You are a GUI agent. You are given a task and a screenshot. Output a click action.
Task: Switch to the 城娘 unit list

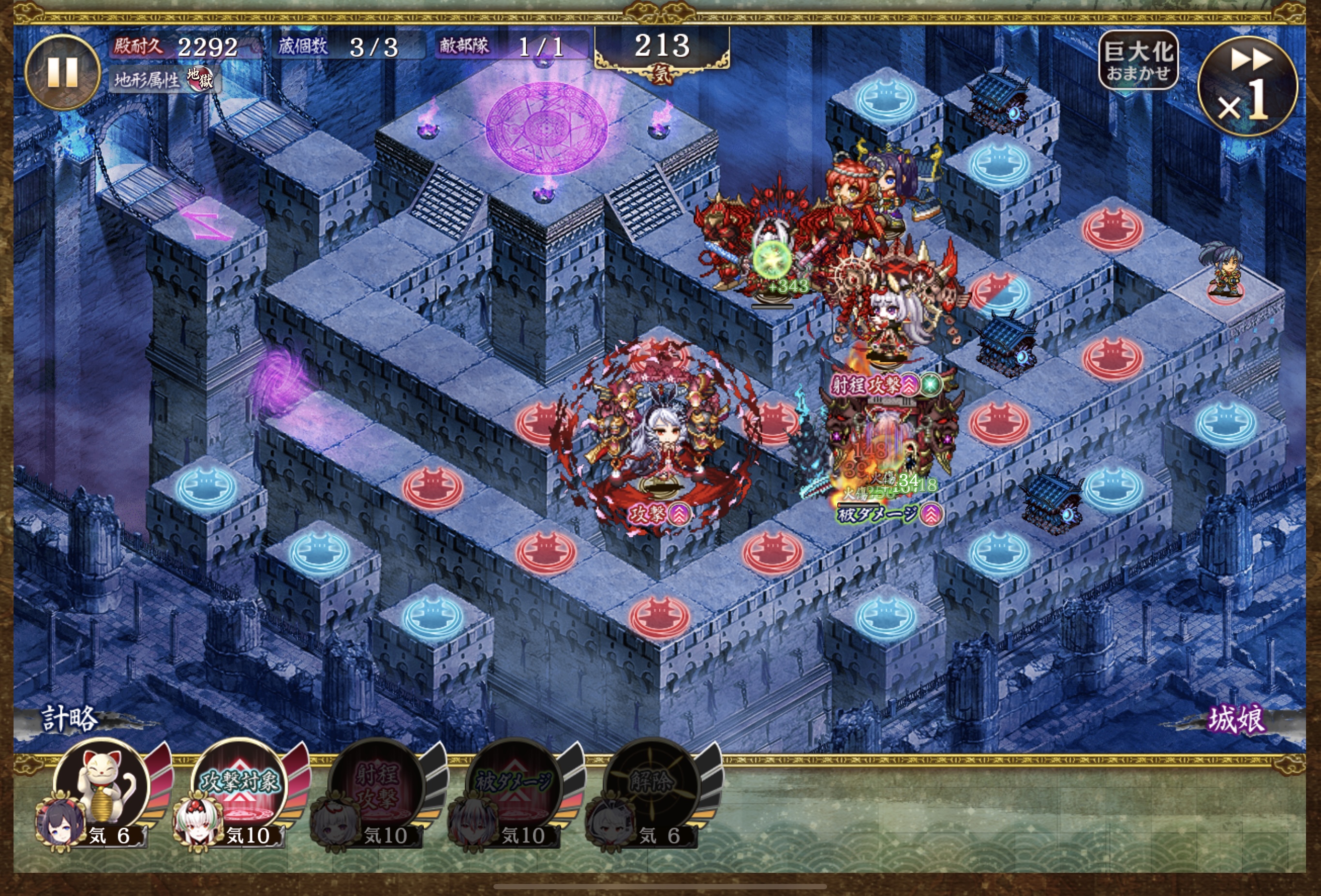coord(1237,720)
